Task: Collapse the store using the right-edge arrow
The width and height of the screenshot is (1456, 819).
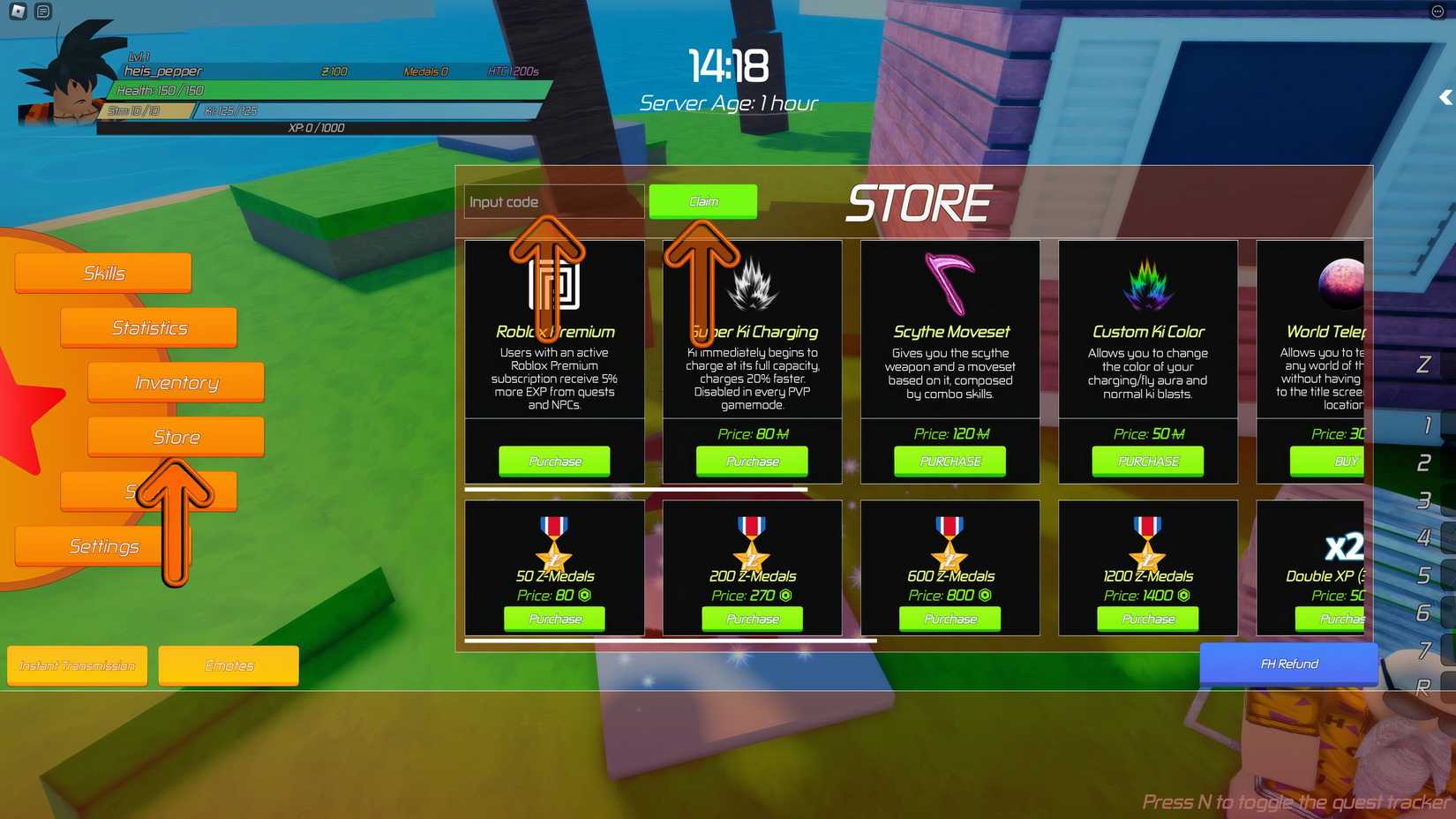Action: point(1445,97)
